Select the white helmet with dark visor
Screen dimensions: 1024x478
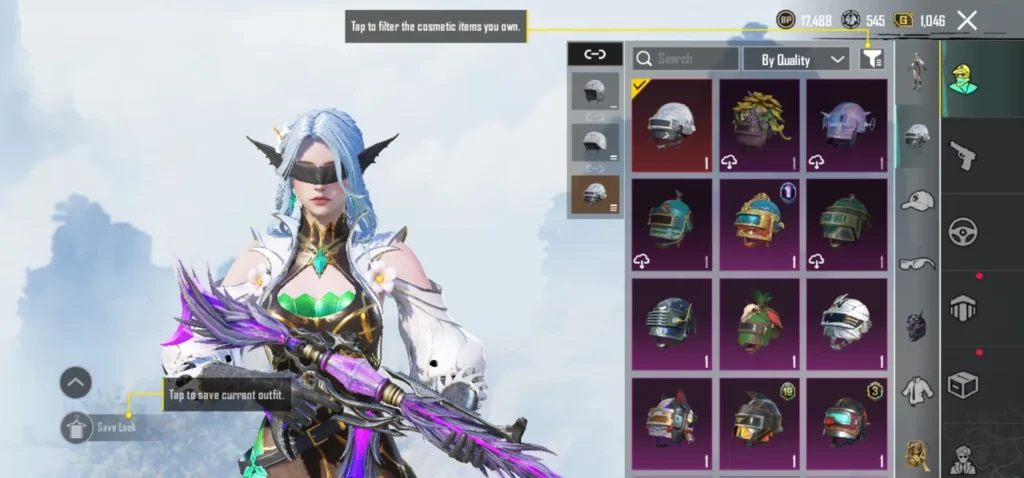(x=846, y=323)
